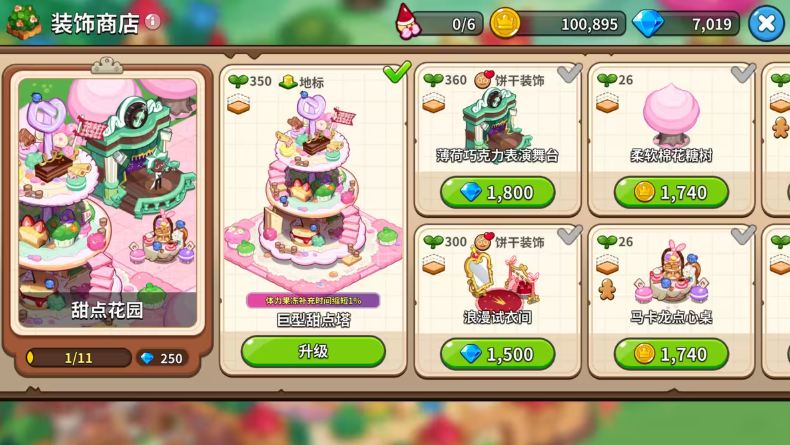Screen dimensions: 790x445
Task: Upgrade the giant dessert tower with 升级
Action: [x=313, y=351]
